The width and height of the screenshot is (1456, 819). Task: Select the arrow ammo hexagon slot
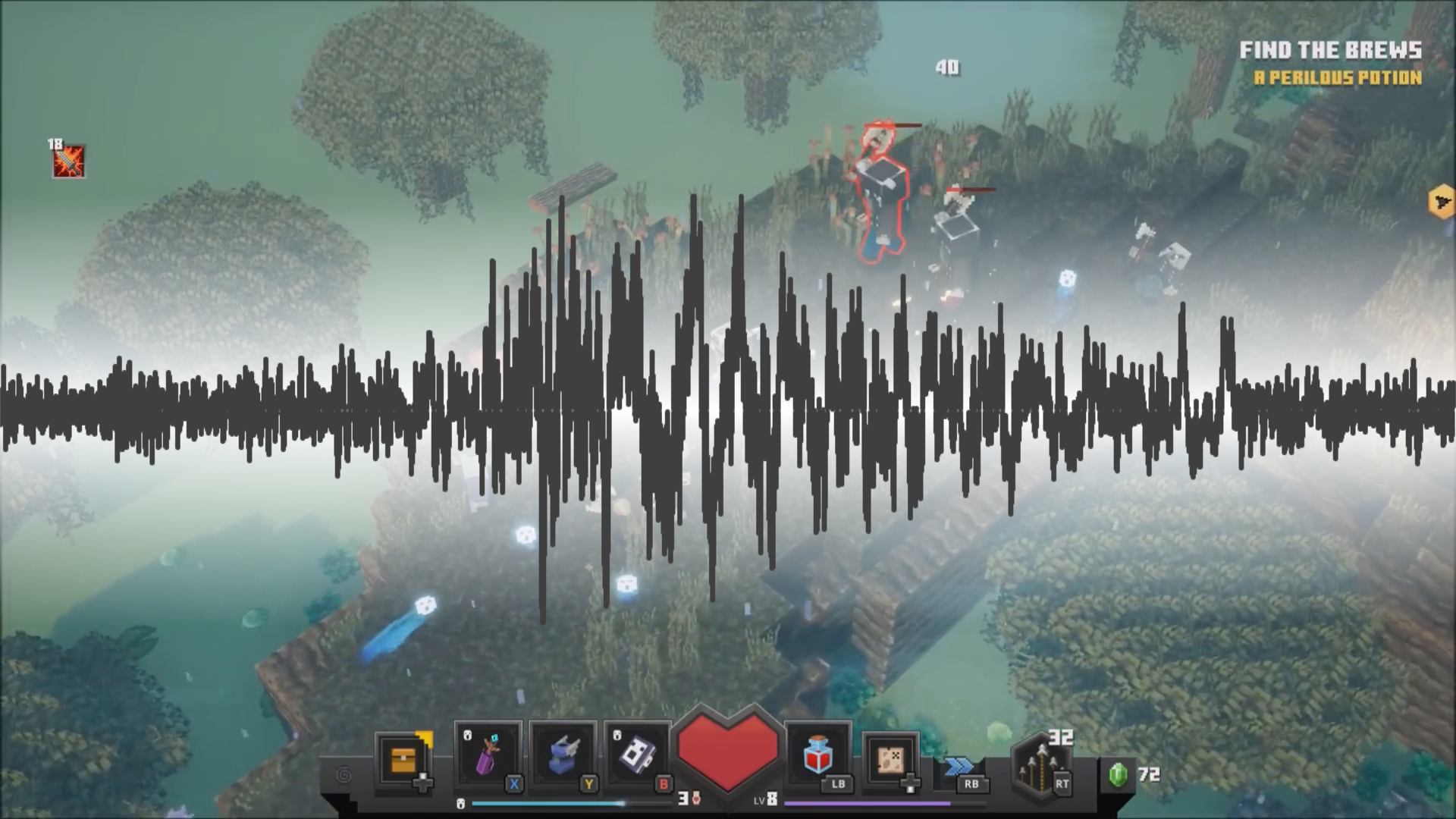click(1042, 764)
